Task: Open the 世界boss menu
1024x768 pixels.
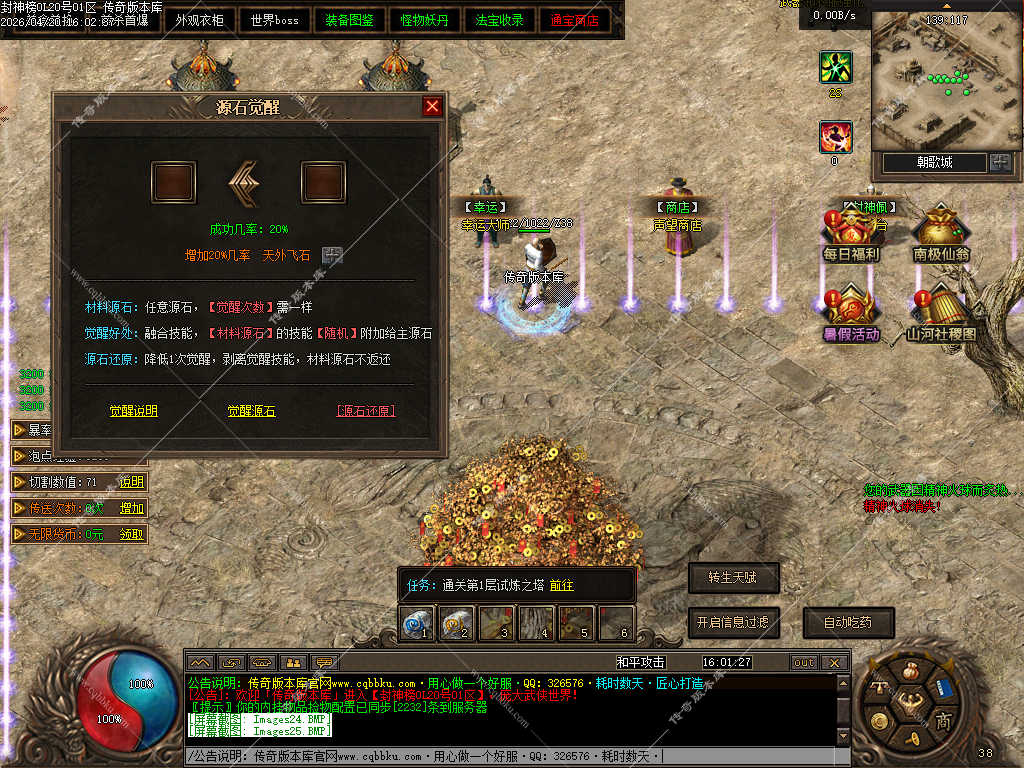Action: tap(274, 20)
